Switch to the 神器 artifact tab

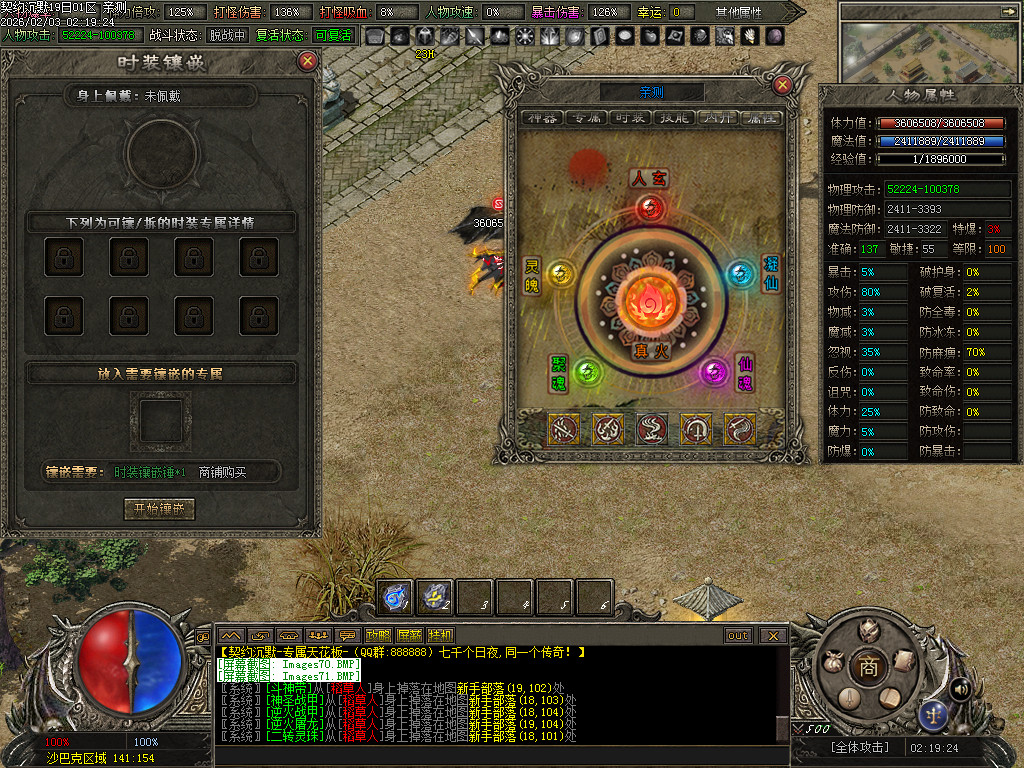click(544, 118)
